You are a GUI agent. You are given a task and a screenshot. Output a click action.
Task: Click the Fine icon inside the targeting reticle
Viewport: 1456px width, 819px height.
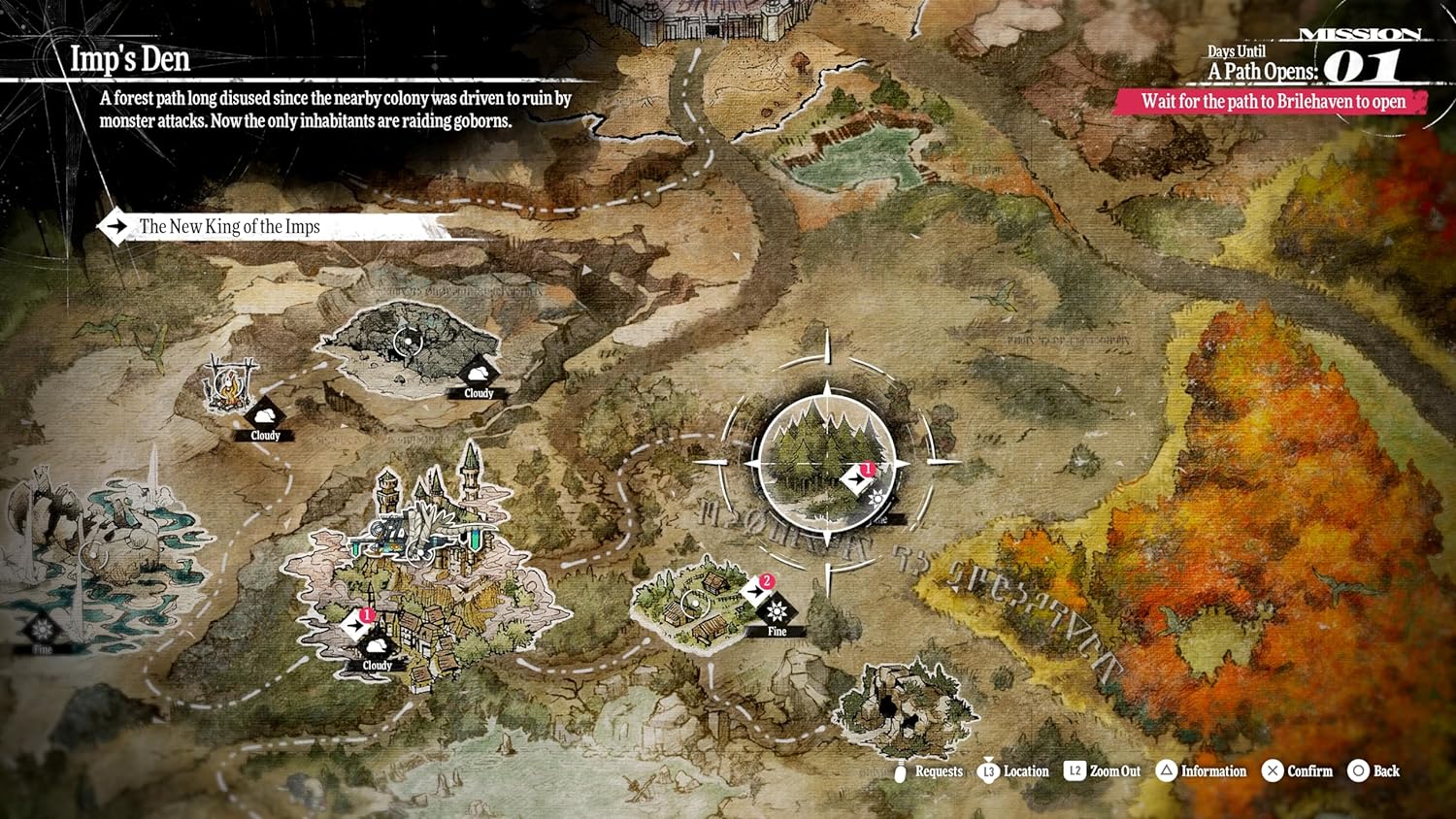pyautogui.click(x=878, y=500)
